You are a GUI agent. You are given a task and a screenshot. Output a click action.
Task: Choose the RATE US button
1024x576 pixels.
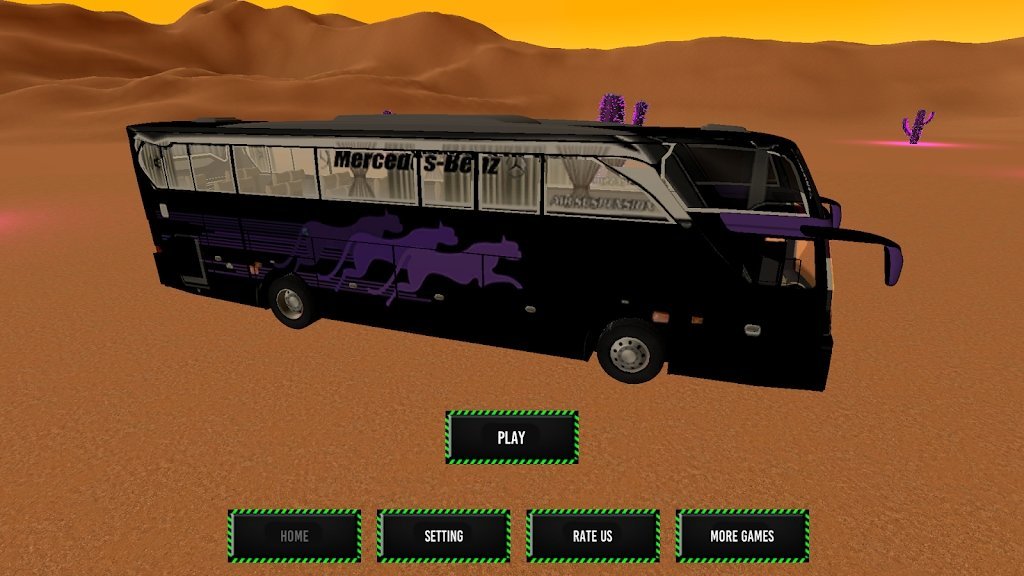click(592, 536)
